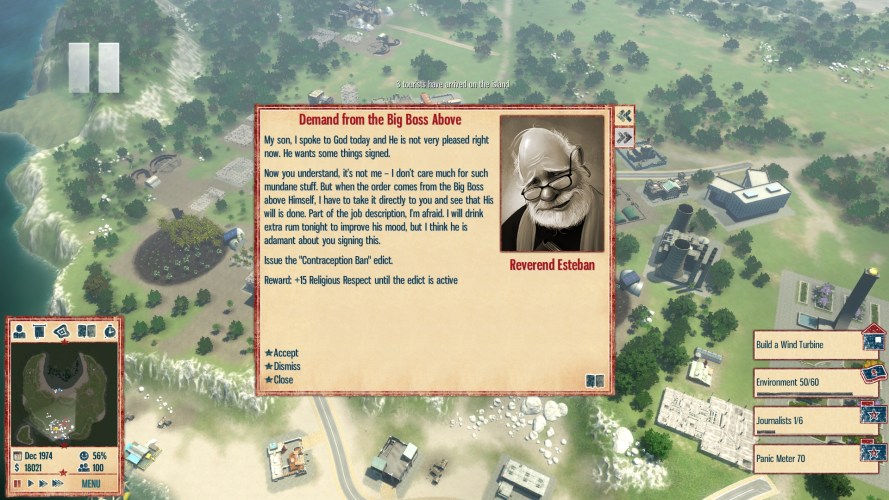Open the book icon in the dialog corner
Image resolution: width=889 pixels, height=500 pixels.
(x=595, y=380)
